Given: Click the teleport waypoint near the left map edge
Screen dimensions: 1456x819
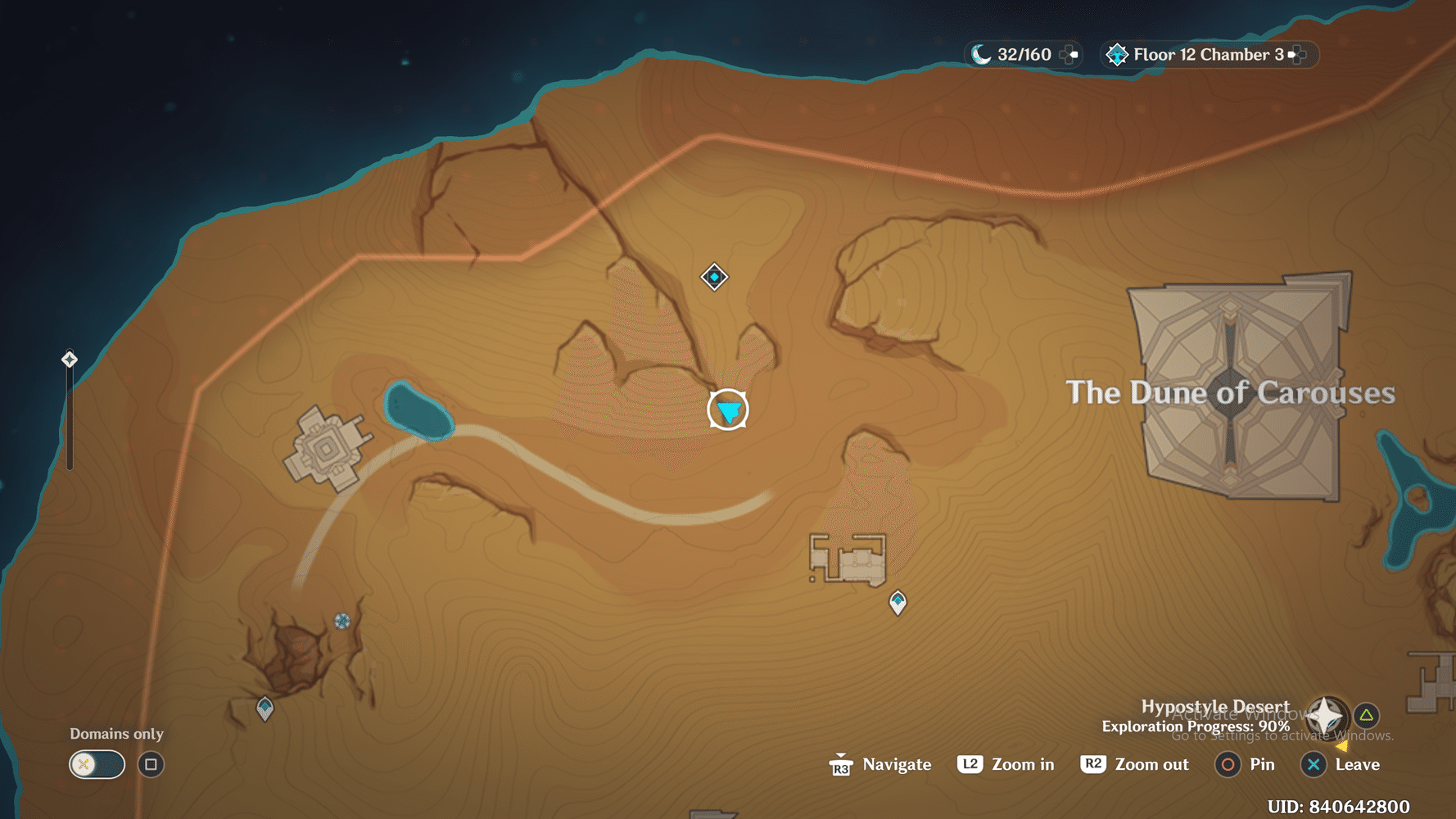Looking at the screenshot, I should point(69,358).
